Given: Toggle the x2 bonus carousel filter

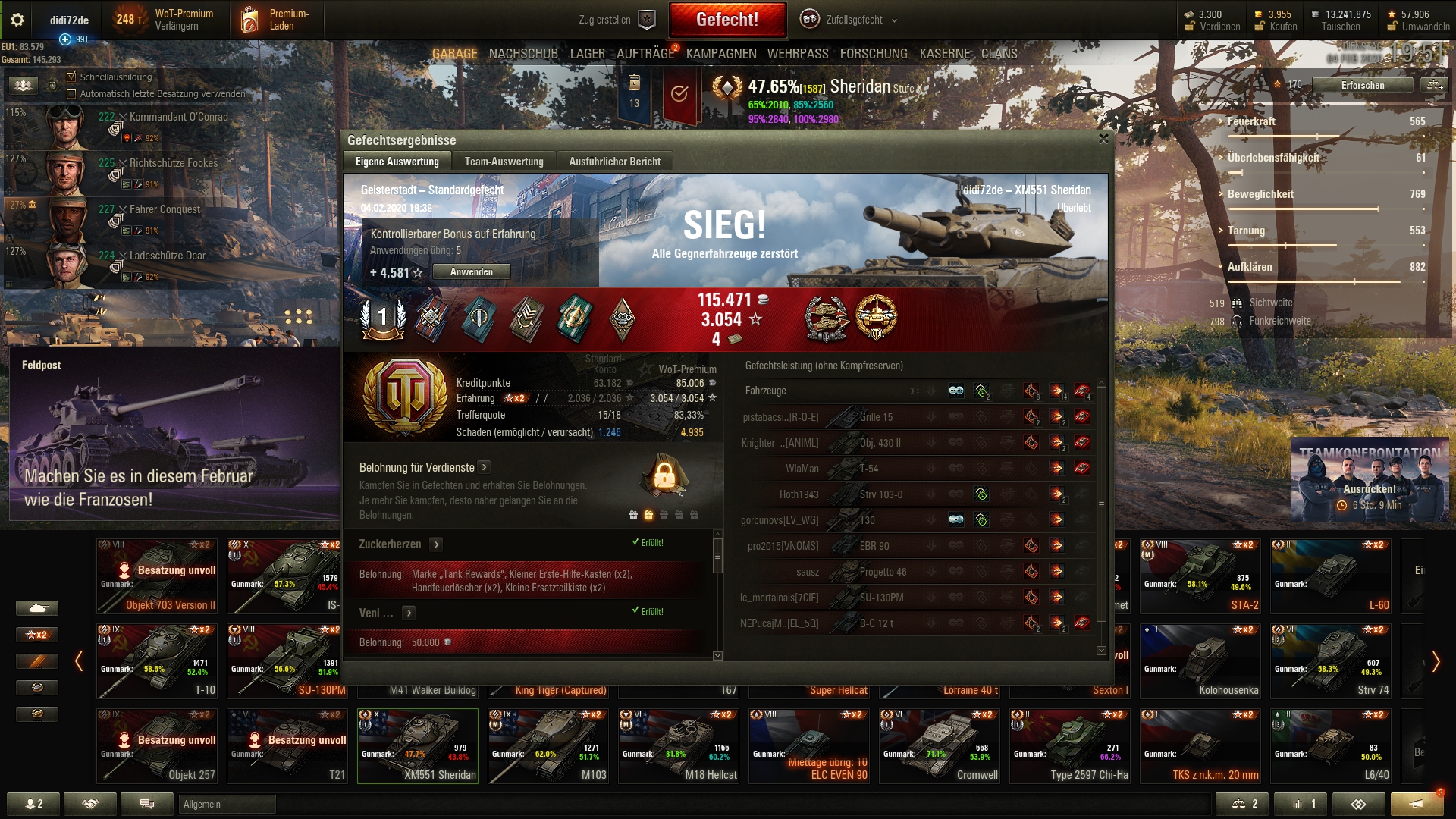Looking at the screenshot, I should (36, 635).
